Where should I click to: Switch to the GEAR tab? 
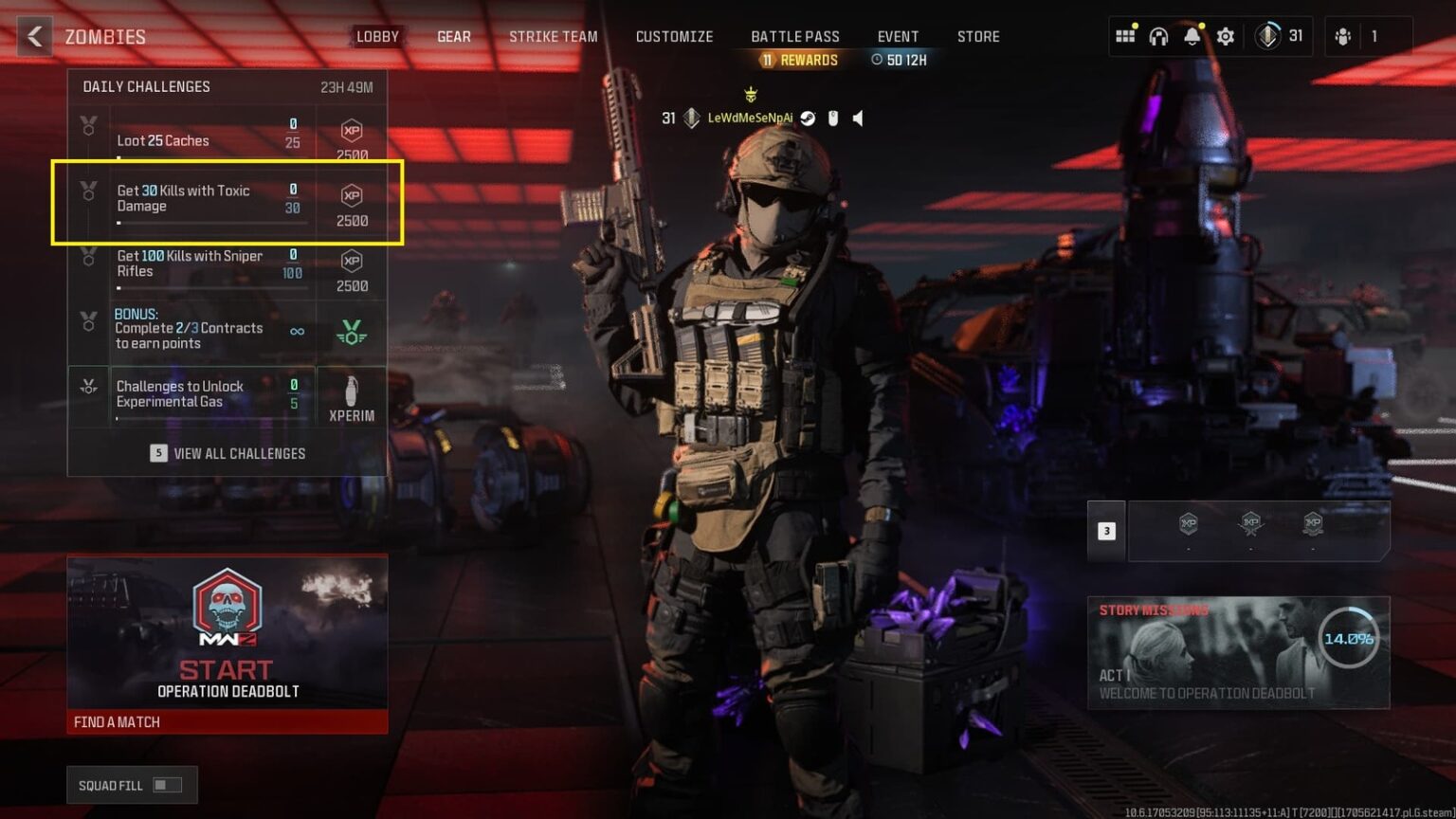453,36
